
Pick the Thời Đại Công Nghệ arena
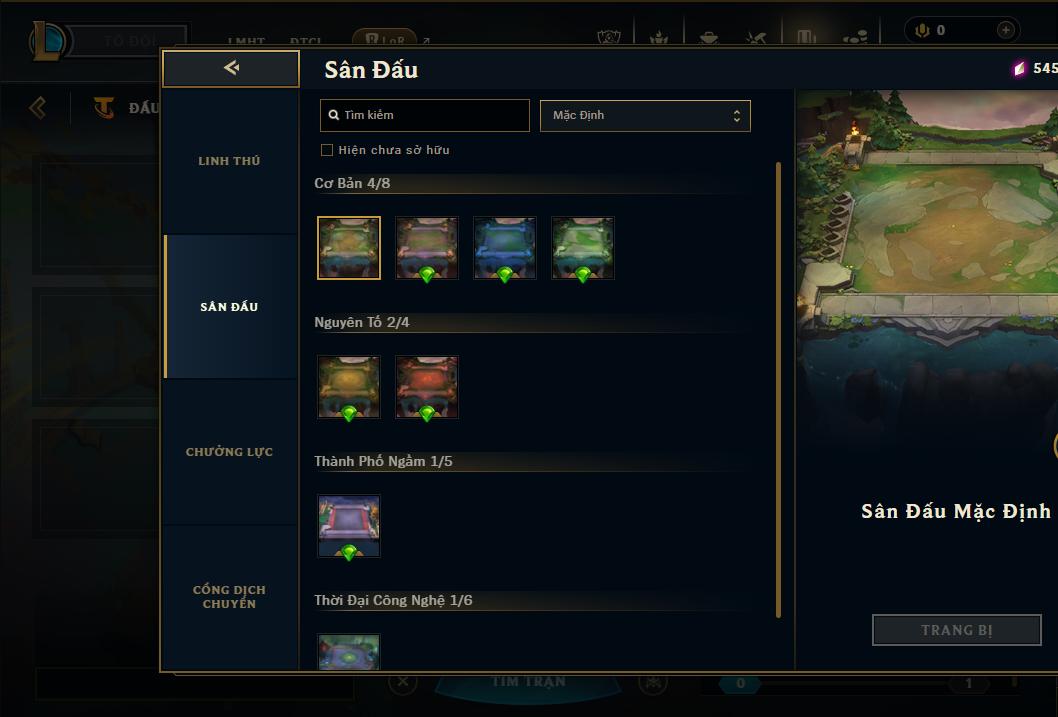(349, 652)
